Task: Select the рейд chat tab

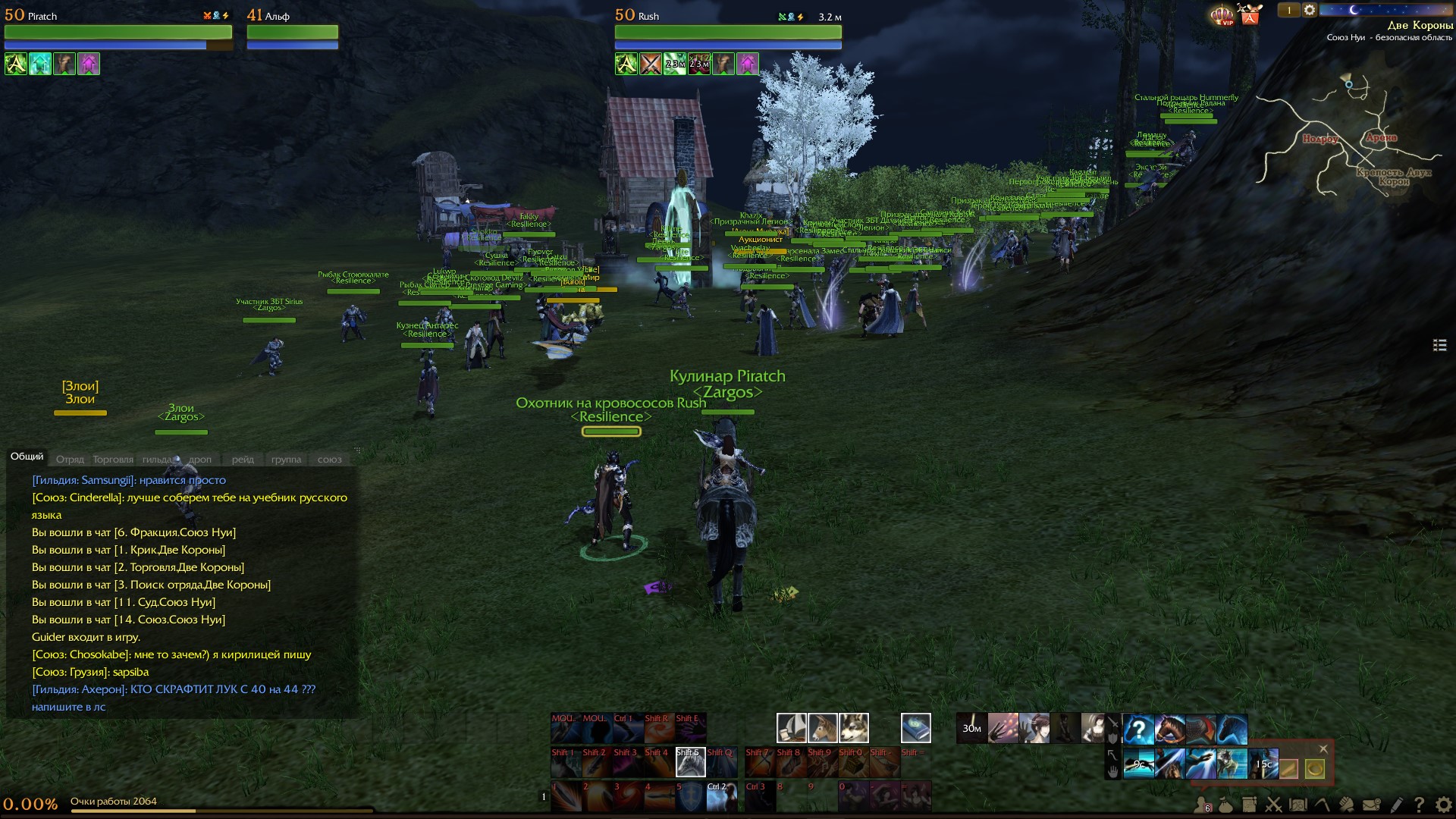Action: [243, 460]
